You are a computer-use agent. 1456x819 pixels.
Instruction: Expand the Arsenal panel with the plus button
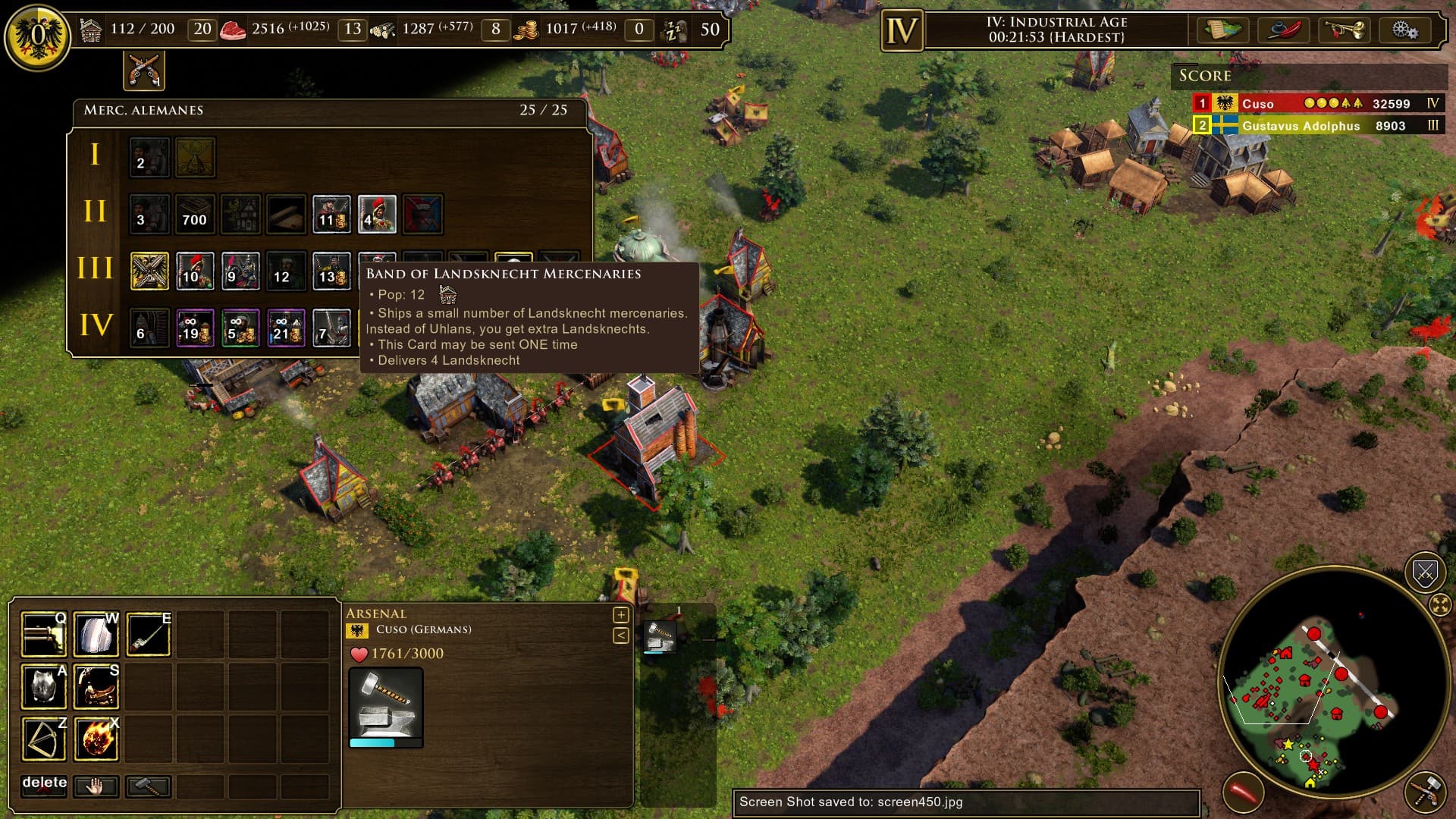[x=620, y=615]
